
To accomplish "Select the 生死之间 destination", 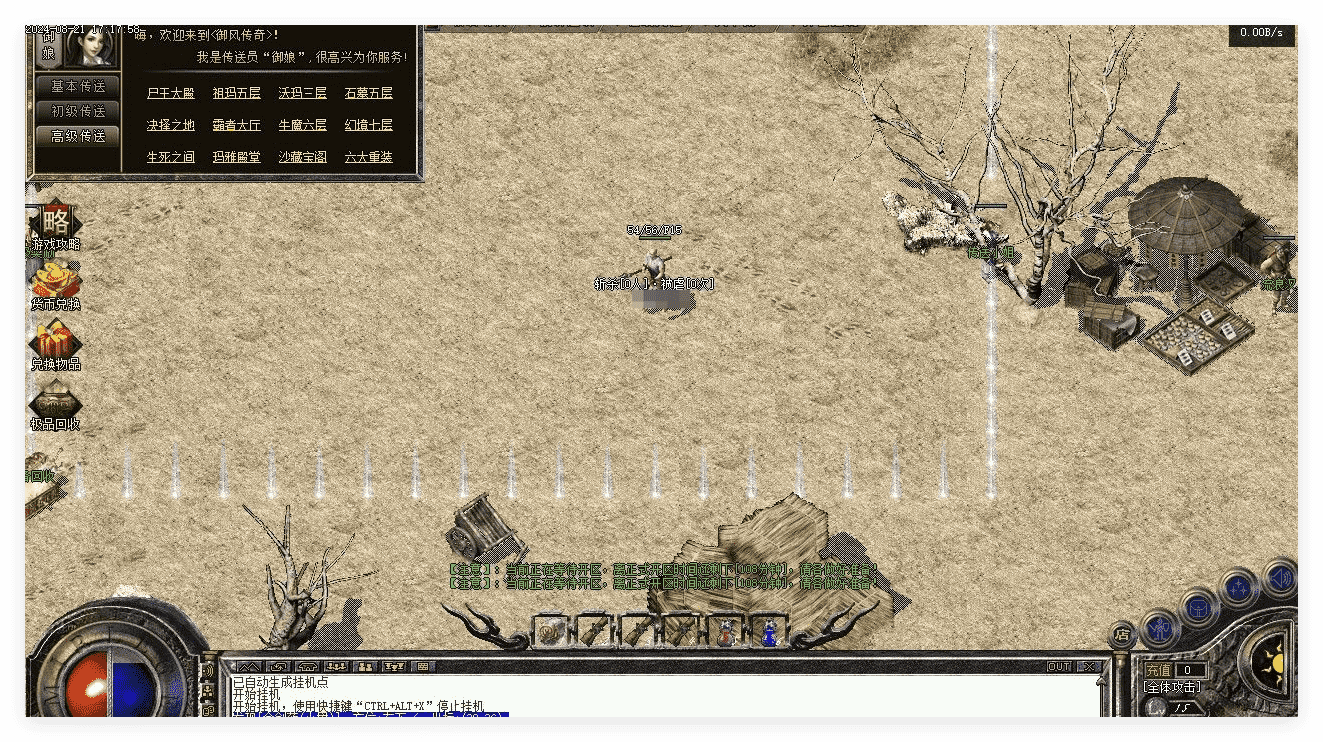I will click(x=170, y=157).
